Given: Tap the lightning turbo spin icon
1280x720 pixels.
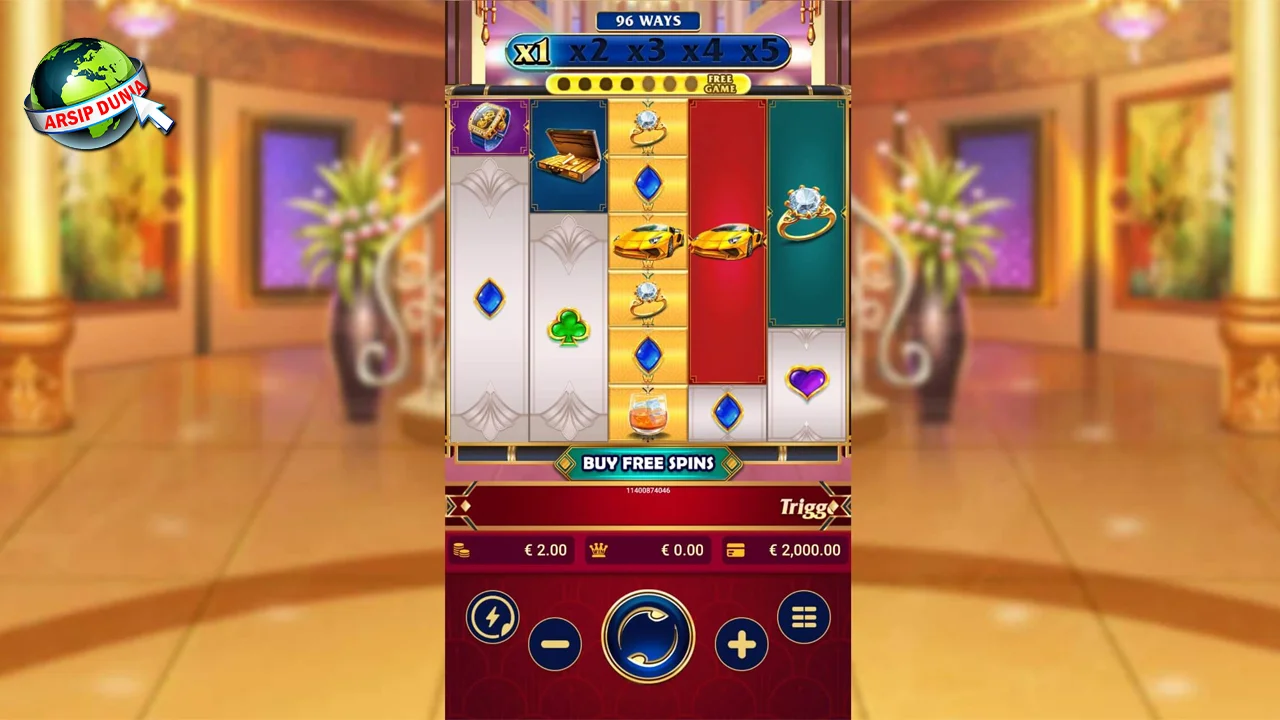Looking at the screenshot, I should coord(492,617).
